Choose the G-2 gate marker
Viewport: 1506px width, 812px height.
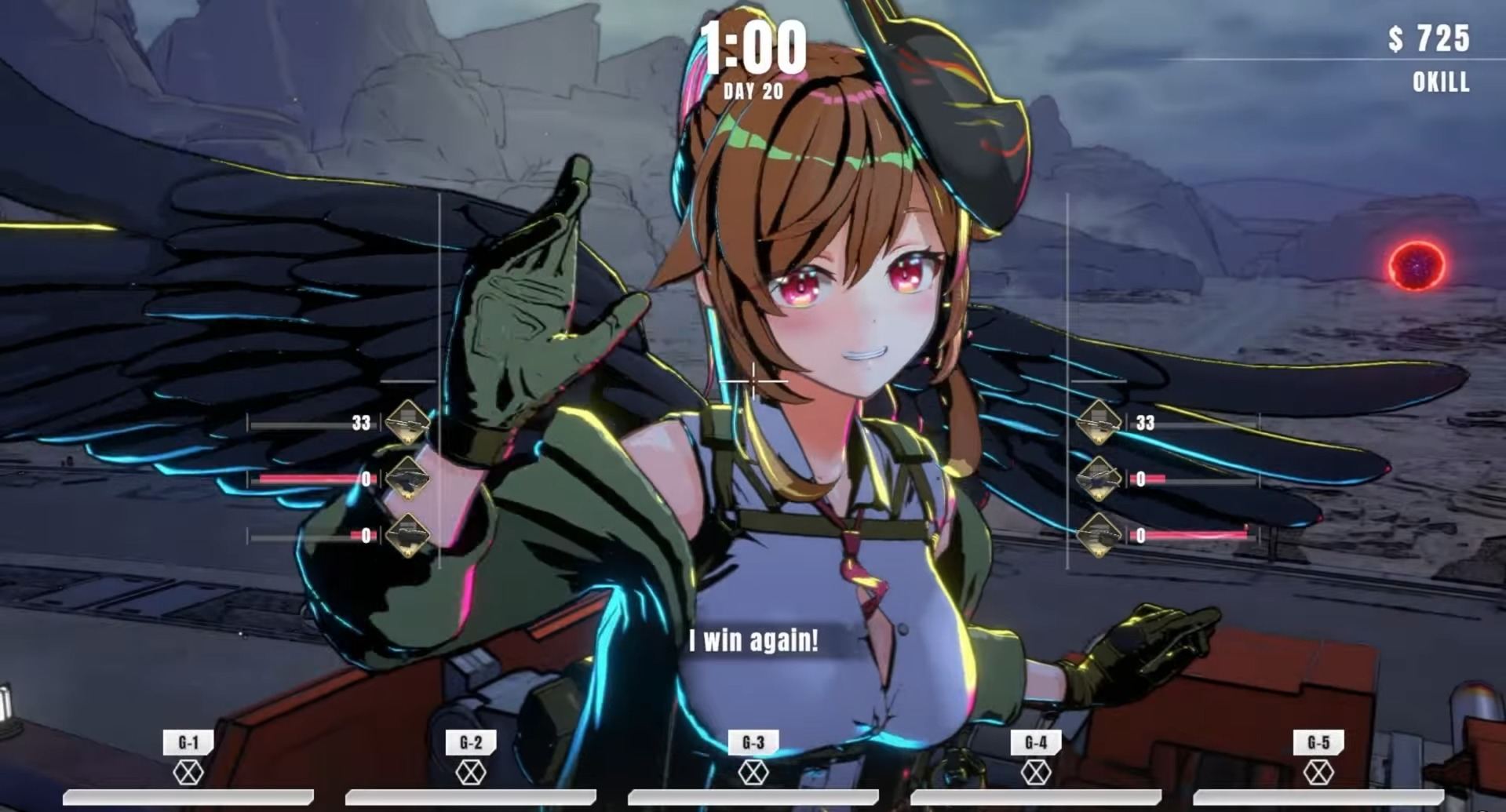pyautogui.click(x=471, y=742)
